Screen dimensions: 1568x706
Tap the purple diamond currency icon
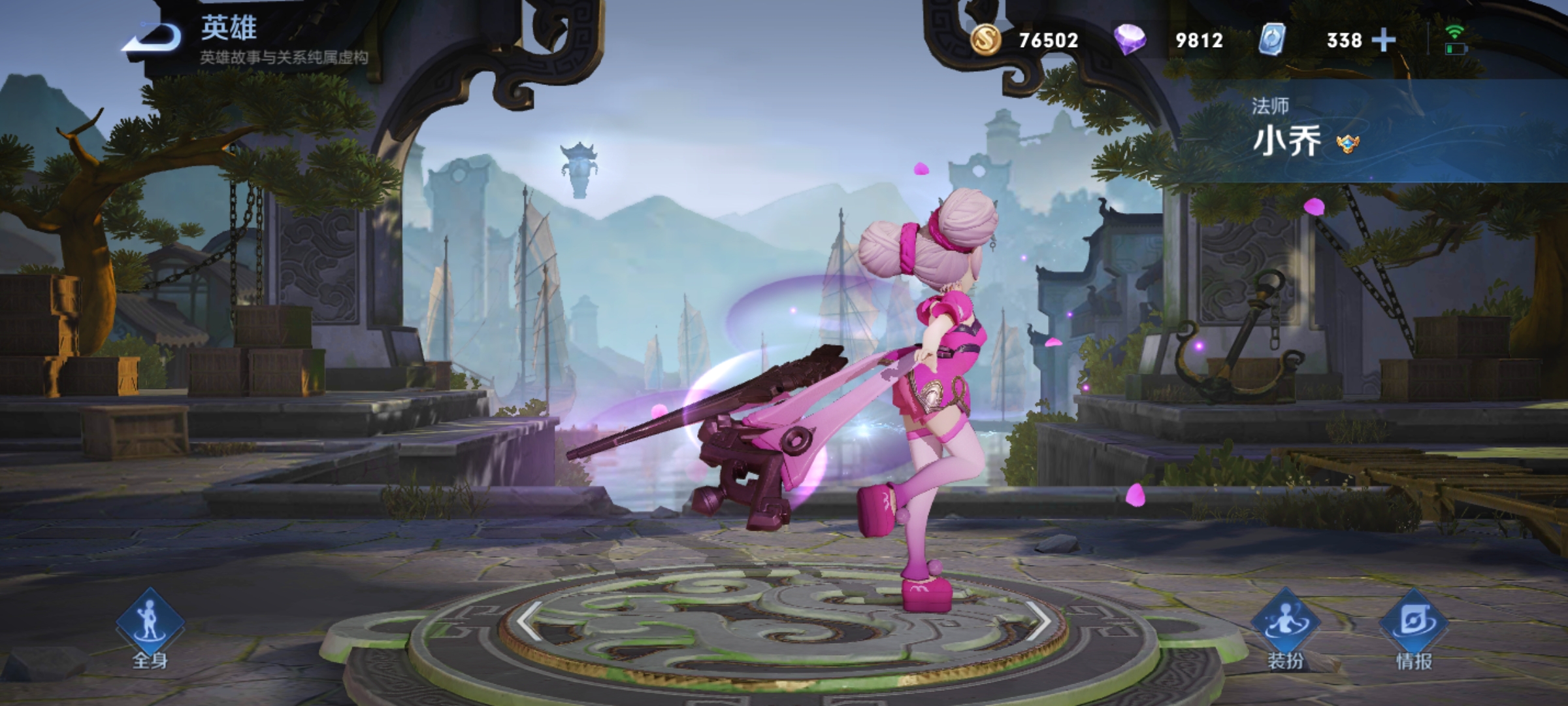click(x=1130, y=40)
